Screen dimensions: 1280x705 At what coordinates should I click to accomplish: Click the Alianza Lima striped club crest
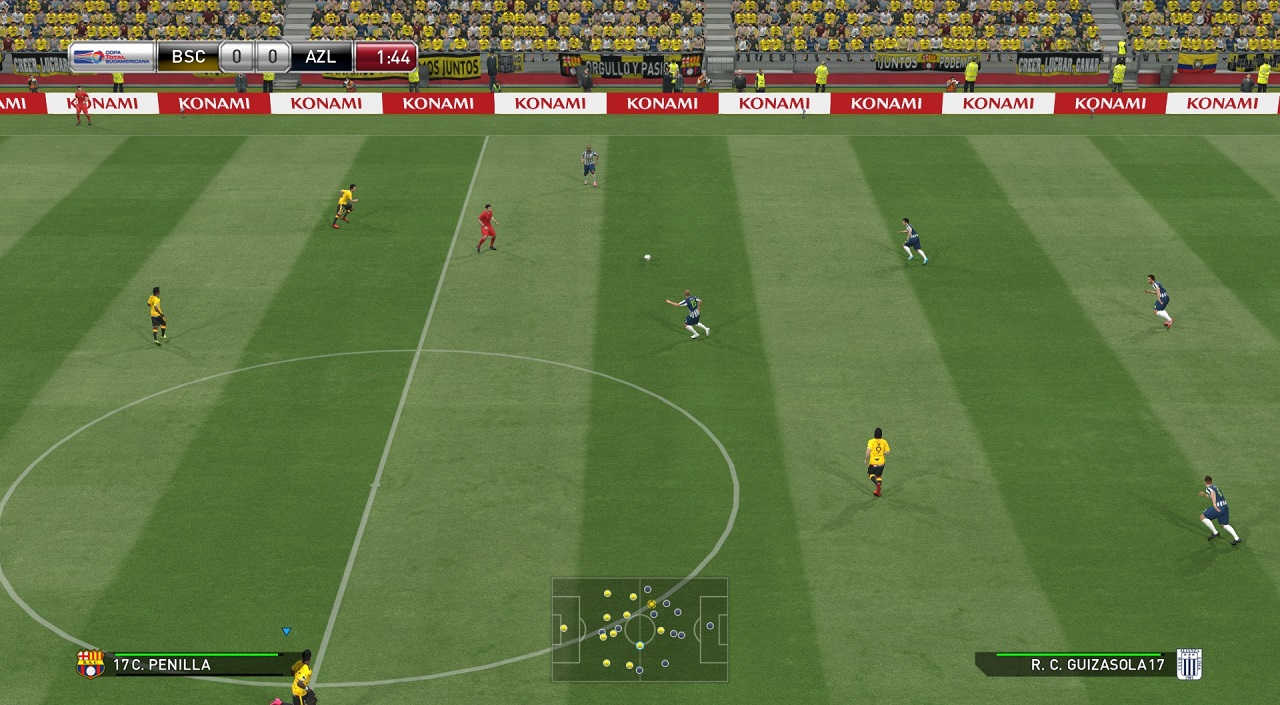pos(1189,663)
